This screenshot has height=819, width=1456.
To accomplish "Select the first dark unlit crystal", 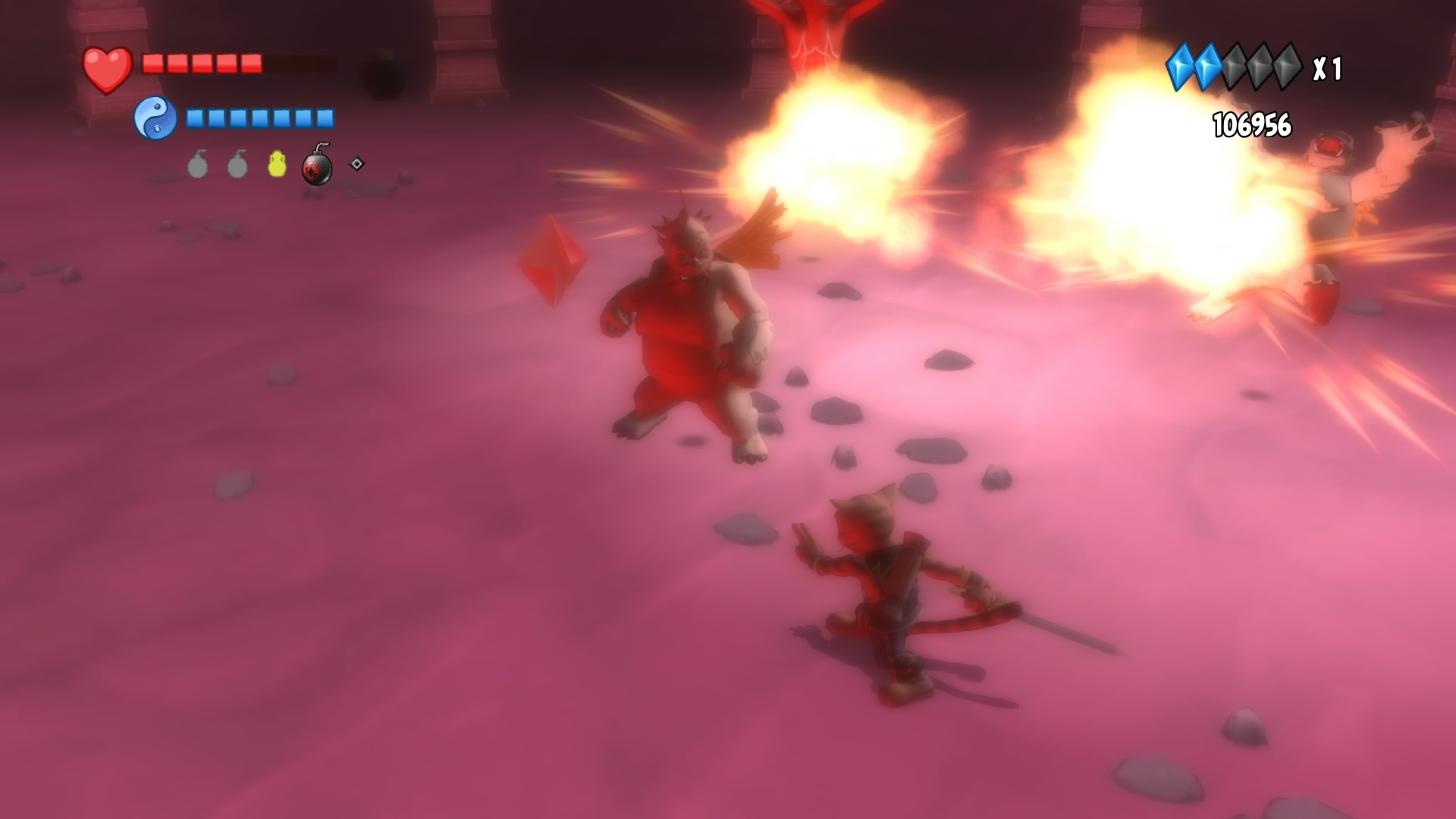I will (x=1234, y=65).
